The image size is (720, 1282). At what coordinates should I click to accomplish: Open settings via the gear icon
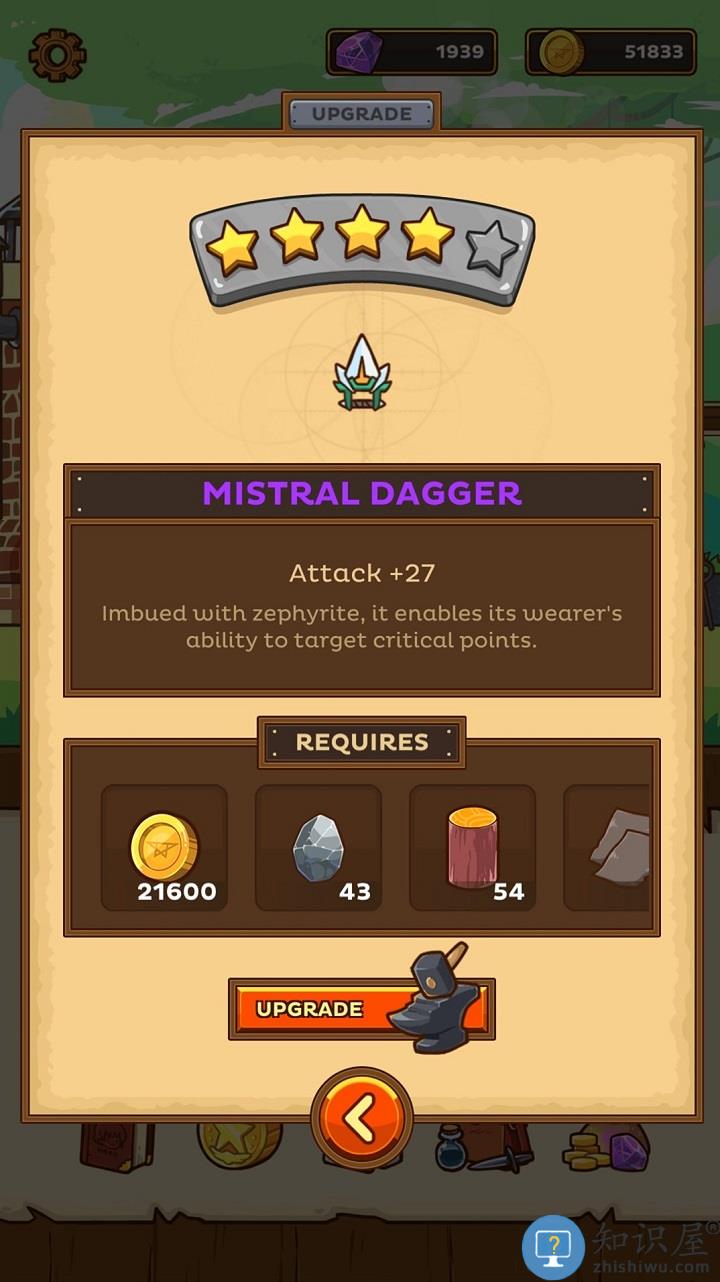pyautogui.click(x=57, y=54)
